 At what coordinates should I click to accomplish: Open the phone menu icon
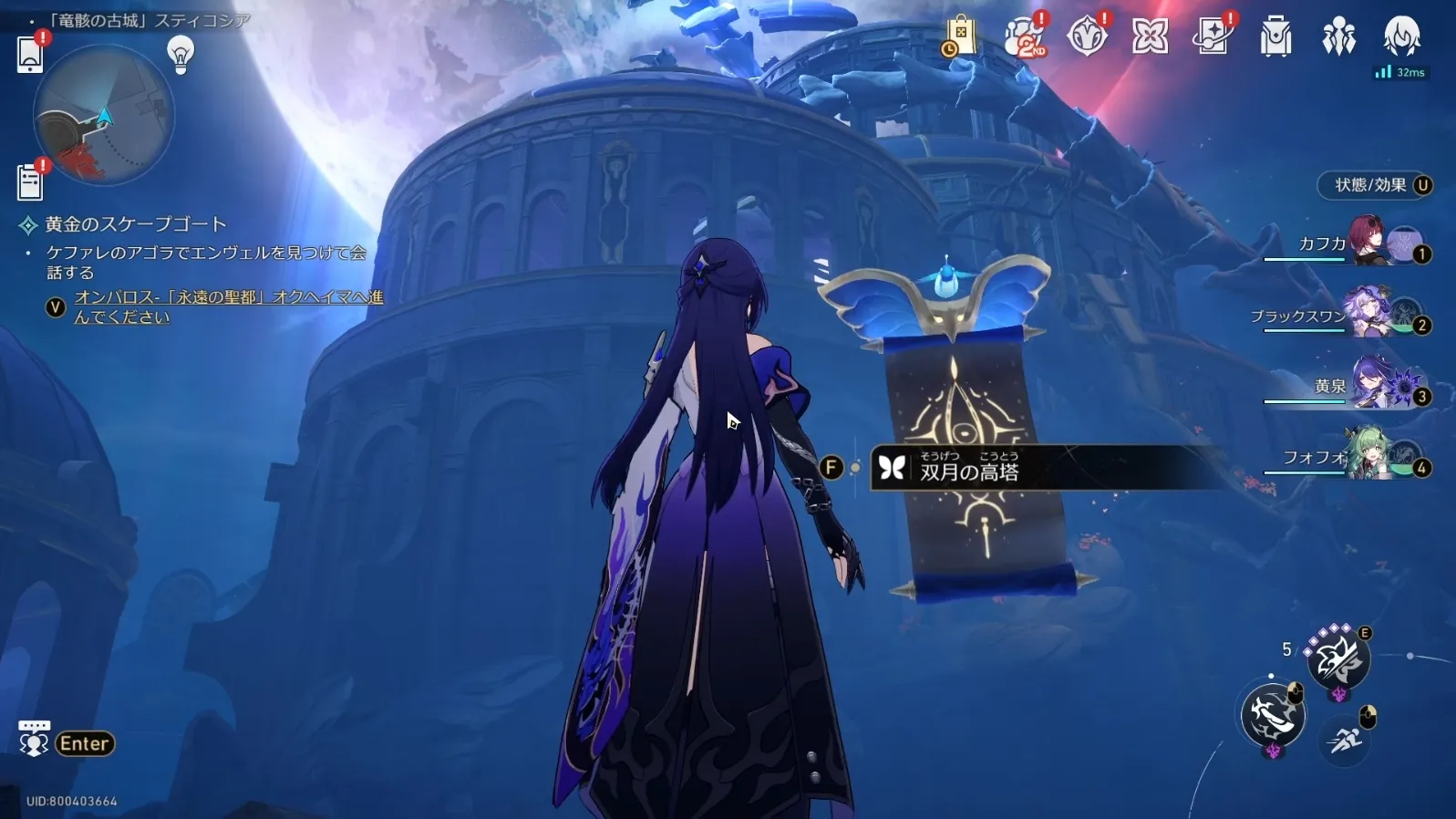coord(29,55)
